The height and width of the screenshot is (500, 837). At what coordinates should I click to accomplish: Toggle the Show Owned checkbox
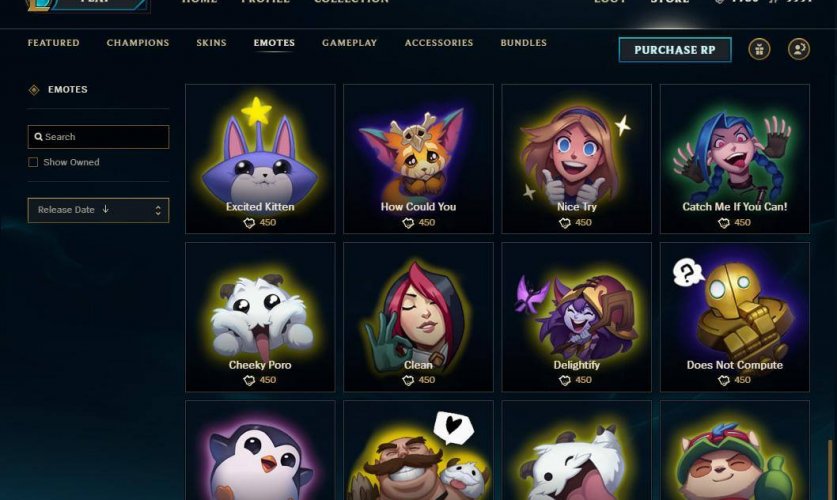point(33,162)
